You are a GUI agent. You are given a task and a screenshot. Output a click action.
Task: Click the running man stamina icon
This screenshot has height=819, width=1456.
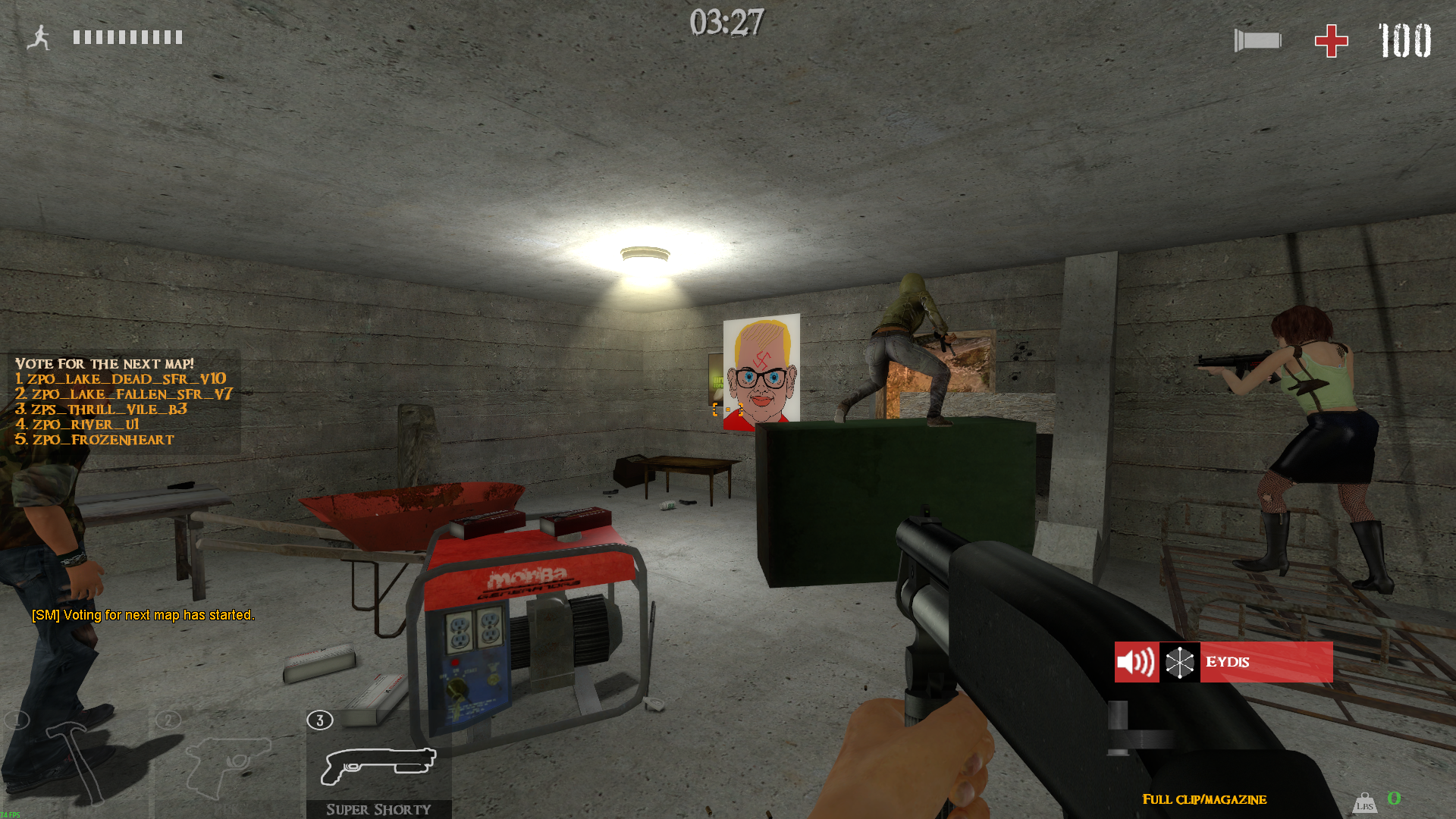click(x=39, y=38)
